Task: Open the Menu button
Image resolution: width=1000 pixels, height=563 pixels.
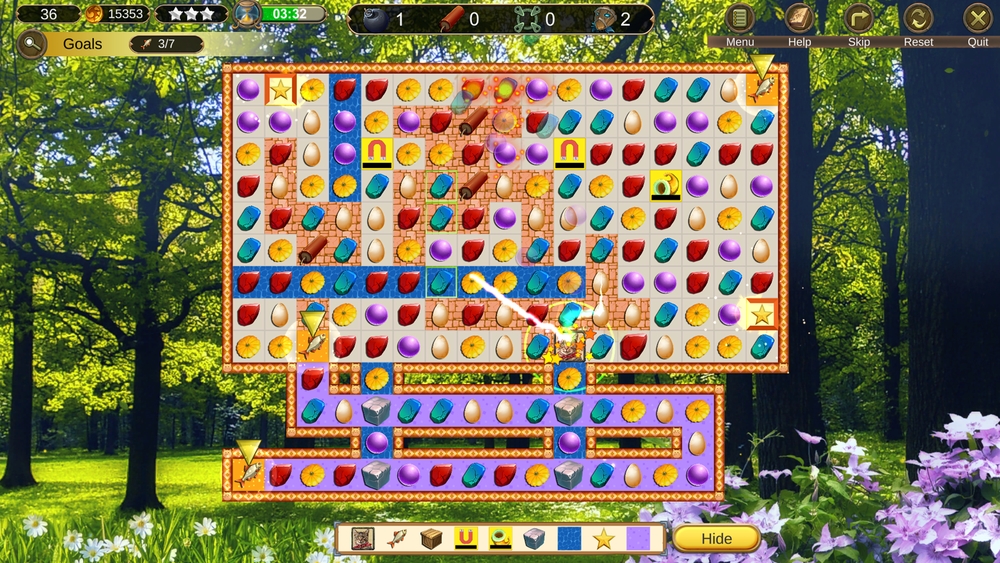Action: click(x=740, y=18)
